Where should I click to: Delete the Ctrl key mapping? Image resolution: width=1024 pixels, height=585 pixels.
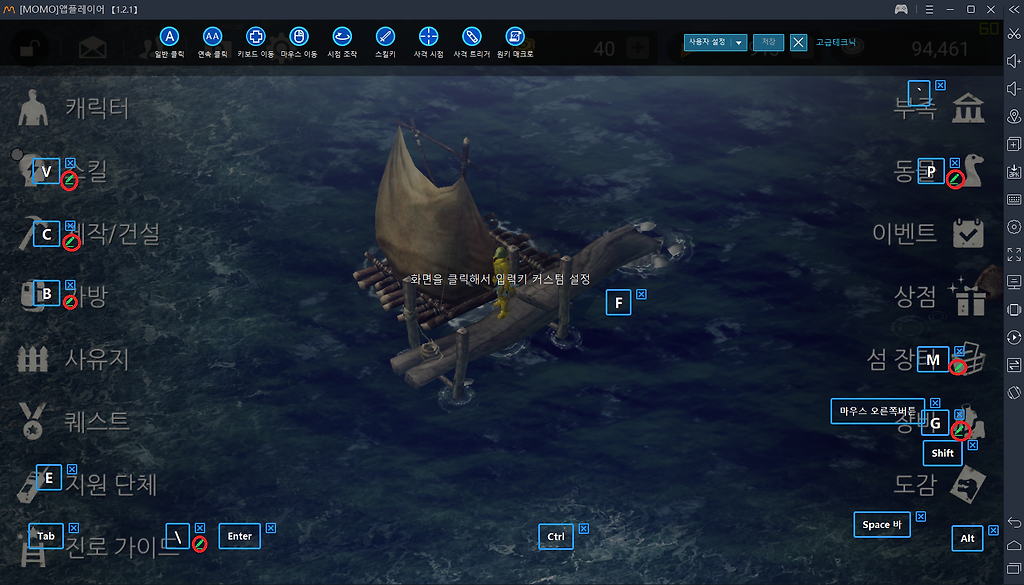[x=584, y=528]
